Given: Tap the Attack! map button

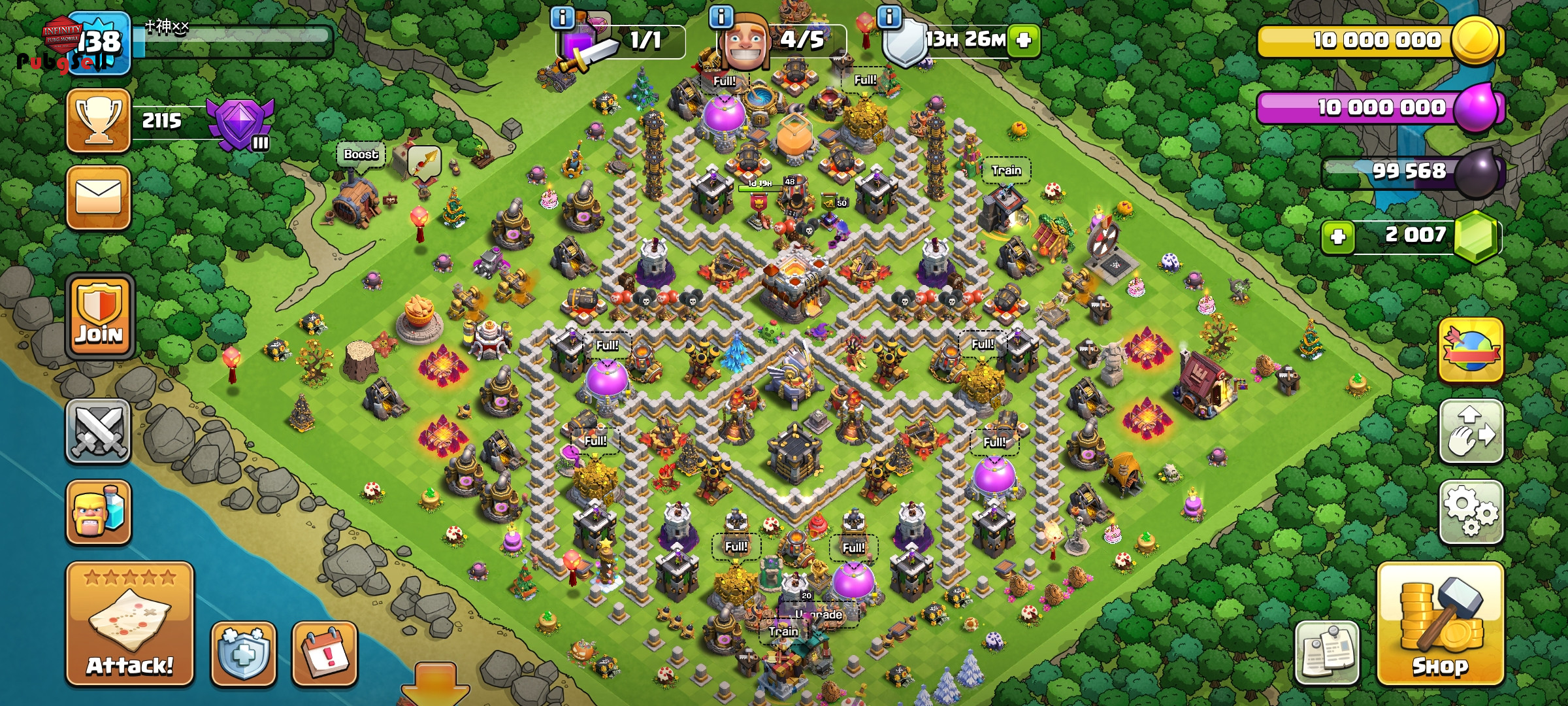Looking at the screenshot, I should coord(129,623).
